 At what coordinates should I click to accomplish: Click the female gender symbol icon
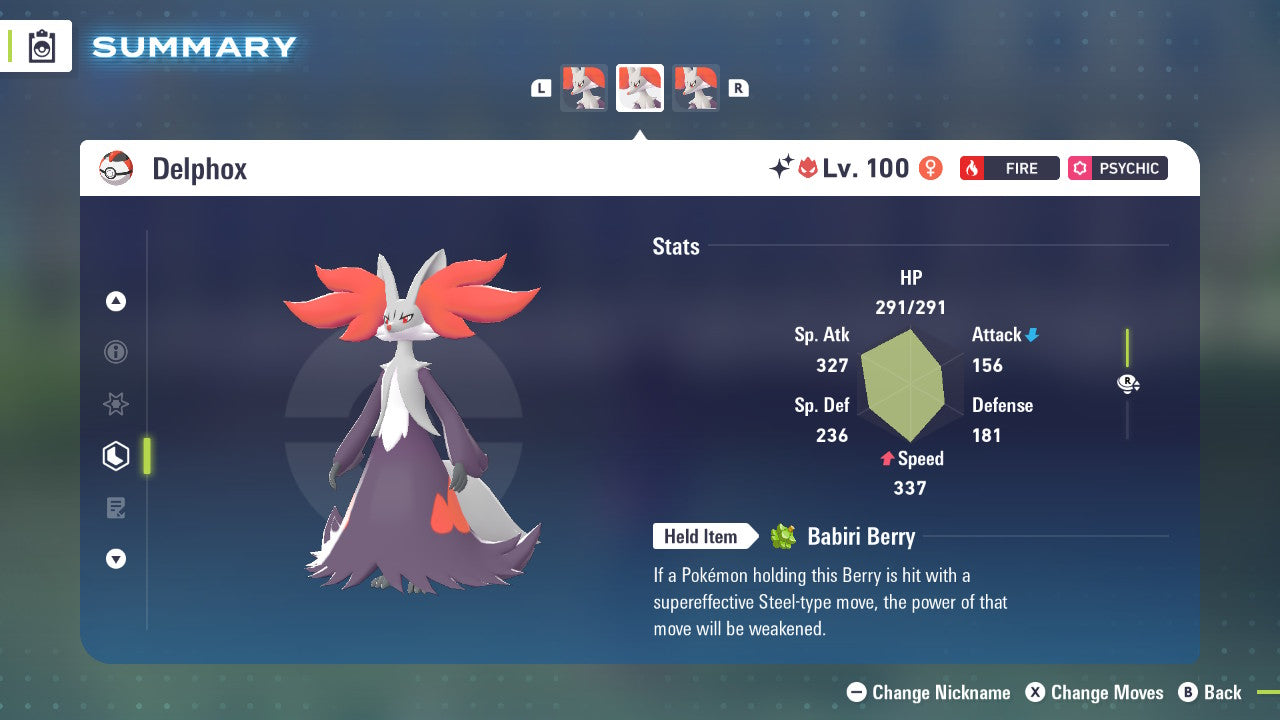coord(929,168)
